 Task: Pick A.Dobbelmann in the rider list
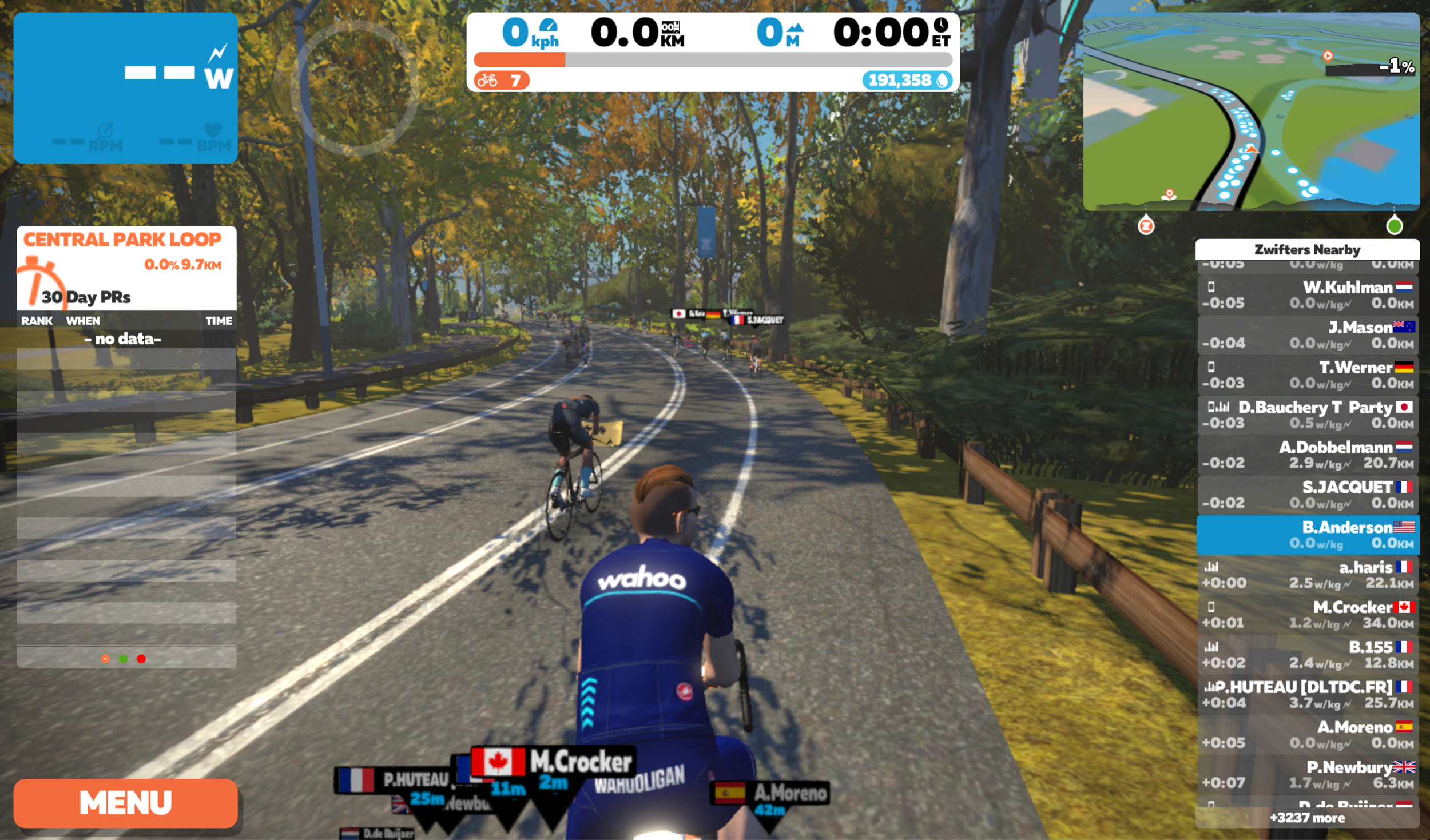[1308, 455]
